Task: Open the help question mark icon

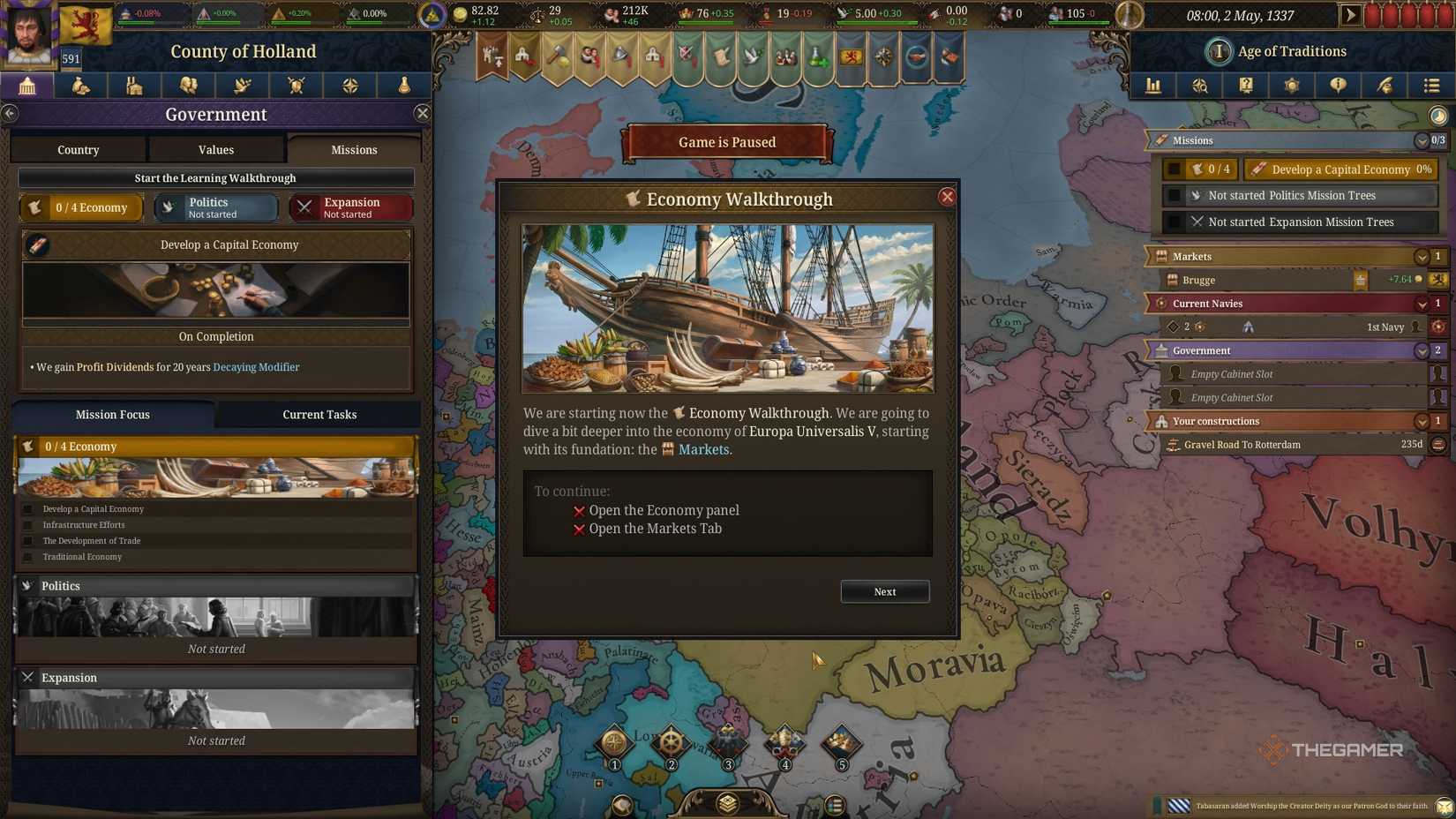Action: point(1245,86)
